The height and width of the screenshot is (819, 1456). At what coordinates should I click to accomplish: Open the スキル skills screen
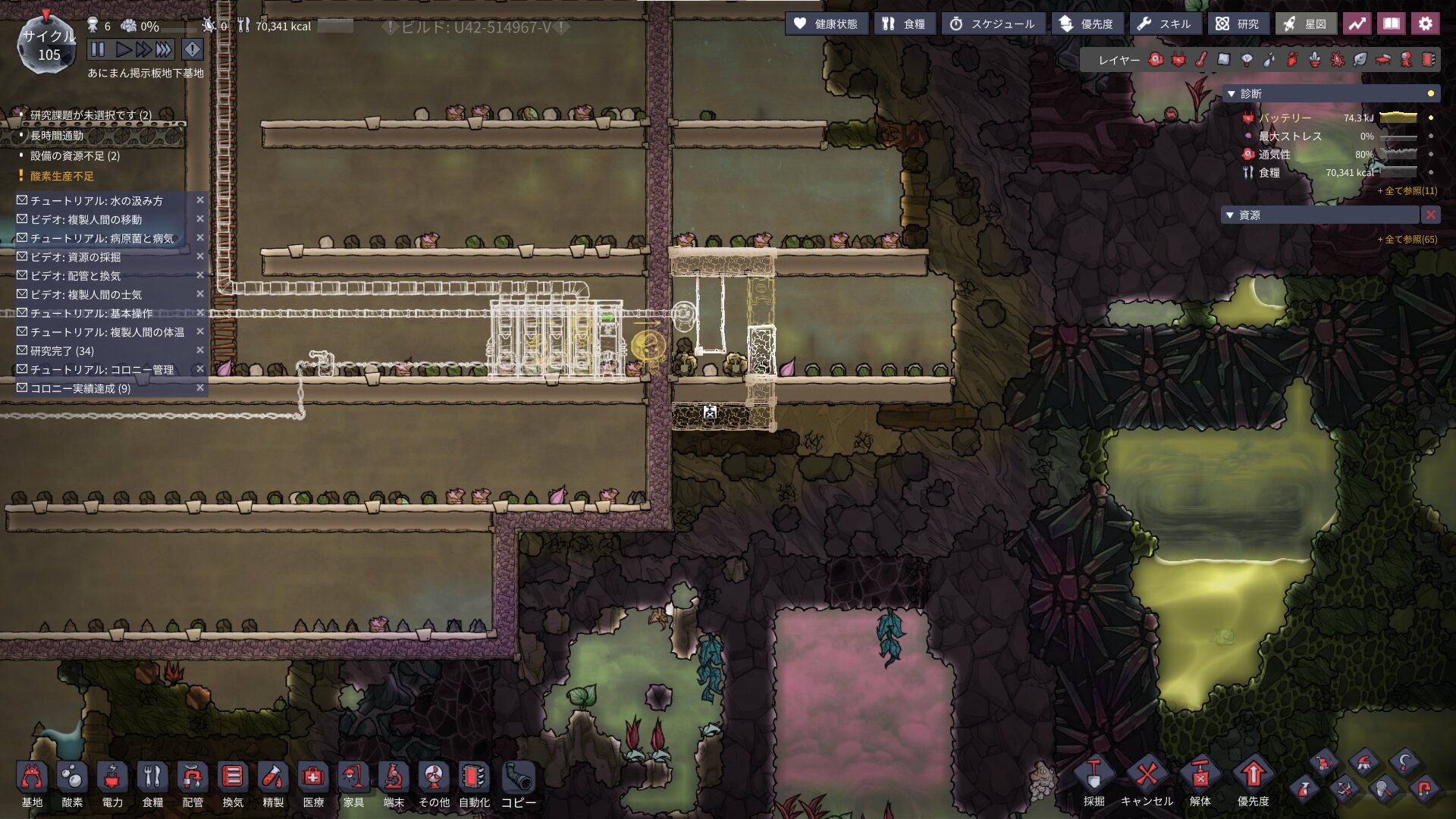coord(1164,24)
